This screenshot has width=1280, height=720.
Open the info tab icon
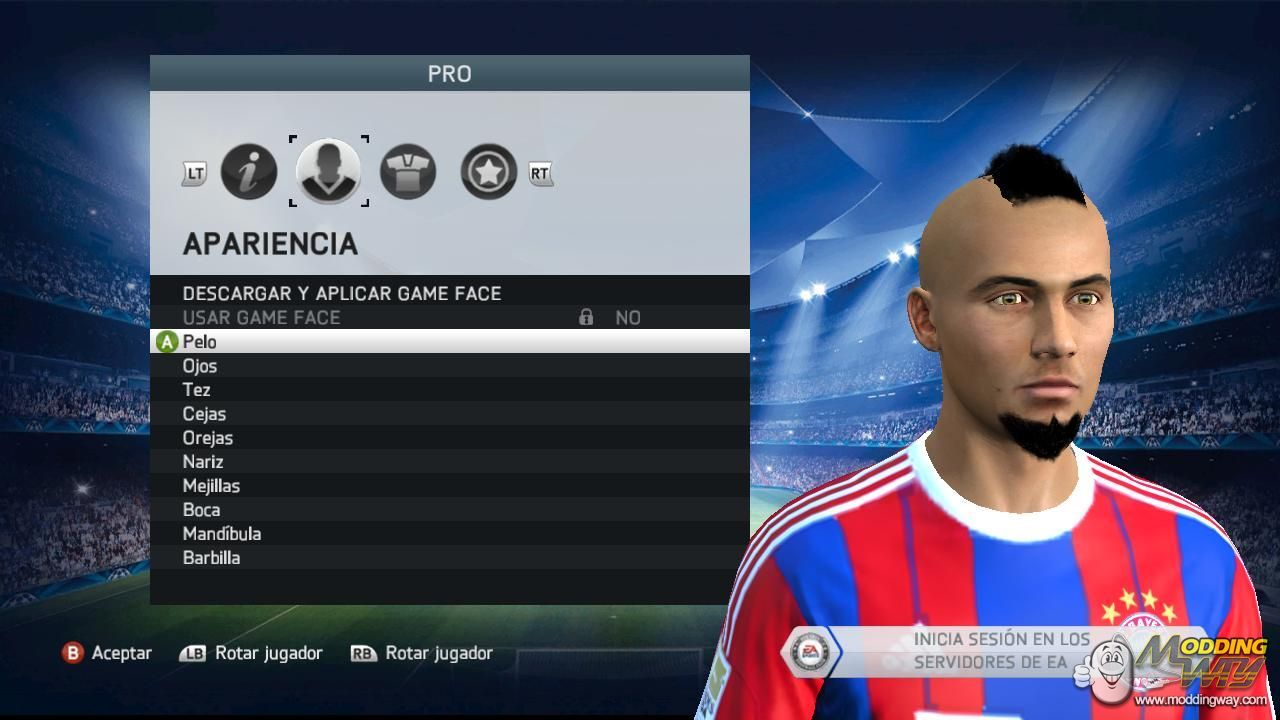(x=248, y=172)
